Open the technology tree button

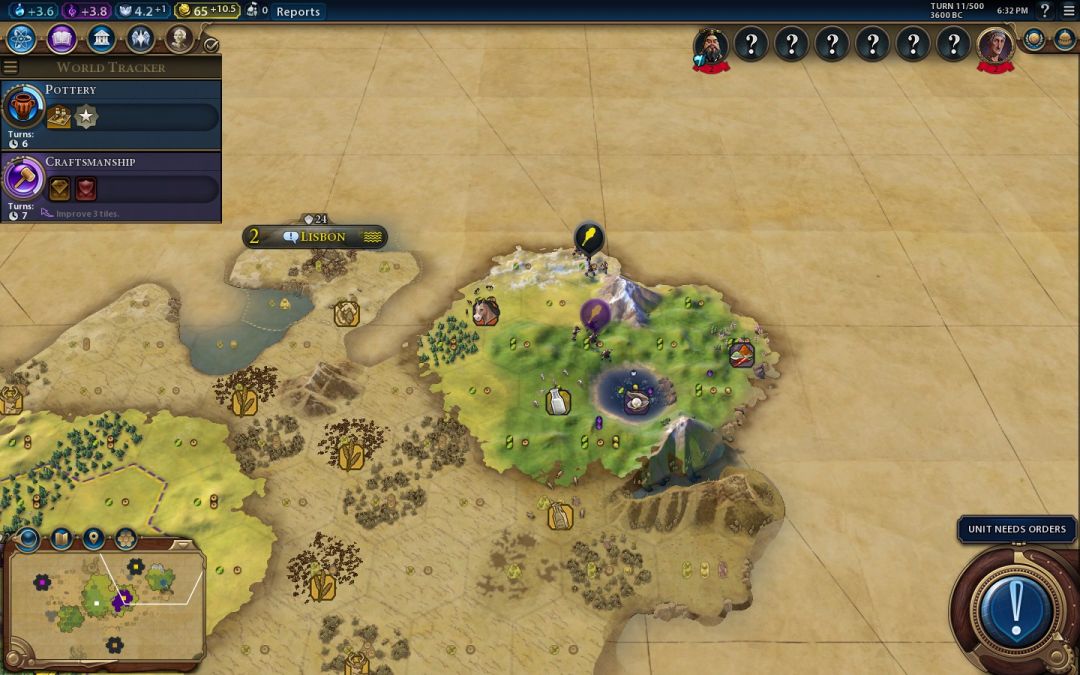22,39
